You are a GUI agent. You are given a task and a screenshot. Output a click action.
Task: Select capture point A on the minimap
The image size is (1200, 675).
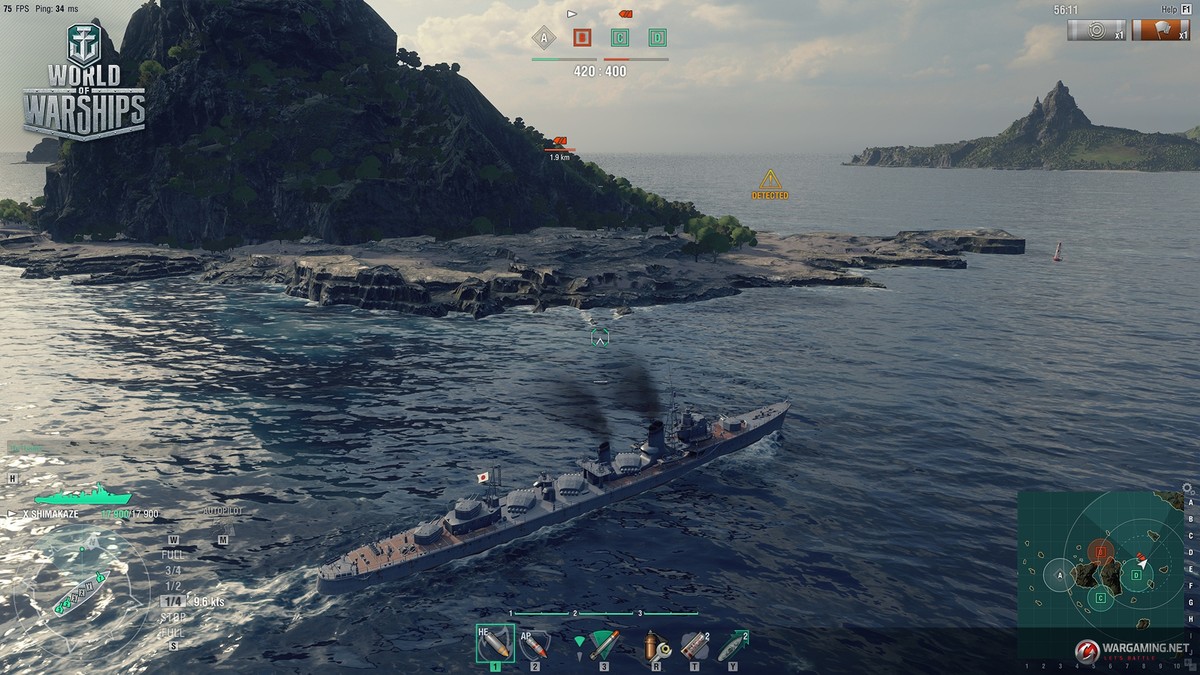point(1058,575)
